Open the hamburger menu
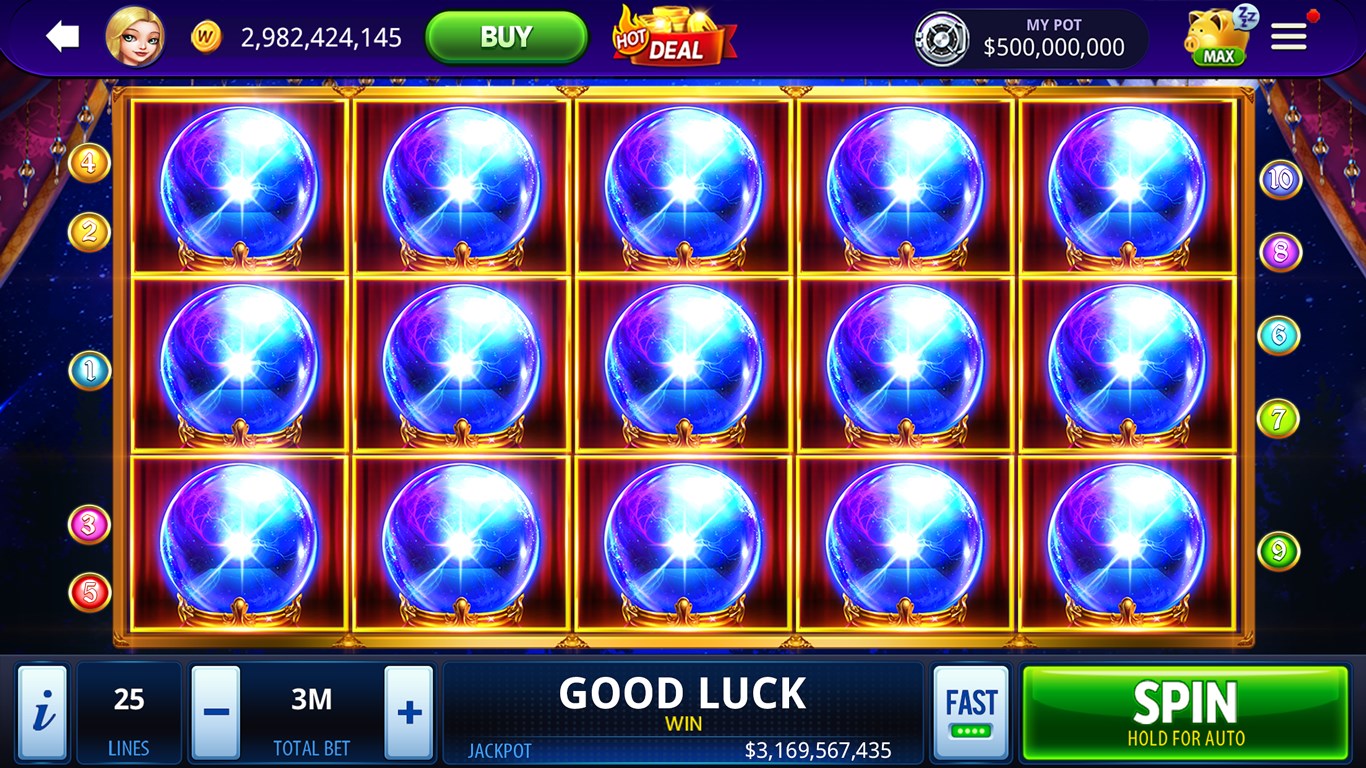Viewport: 1366px width, 768px height. pos(1289,36)
